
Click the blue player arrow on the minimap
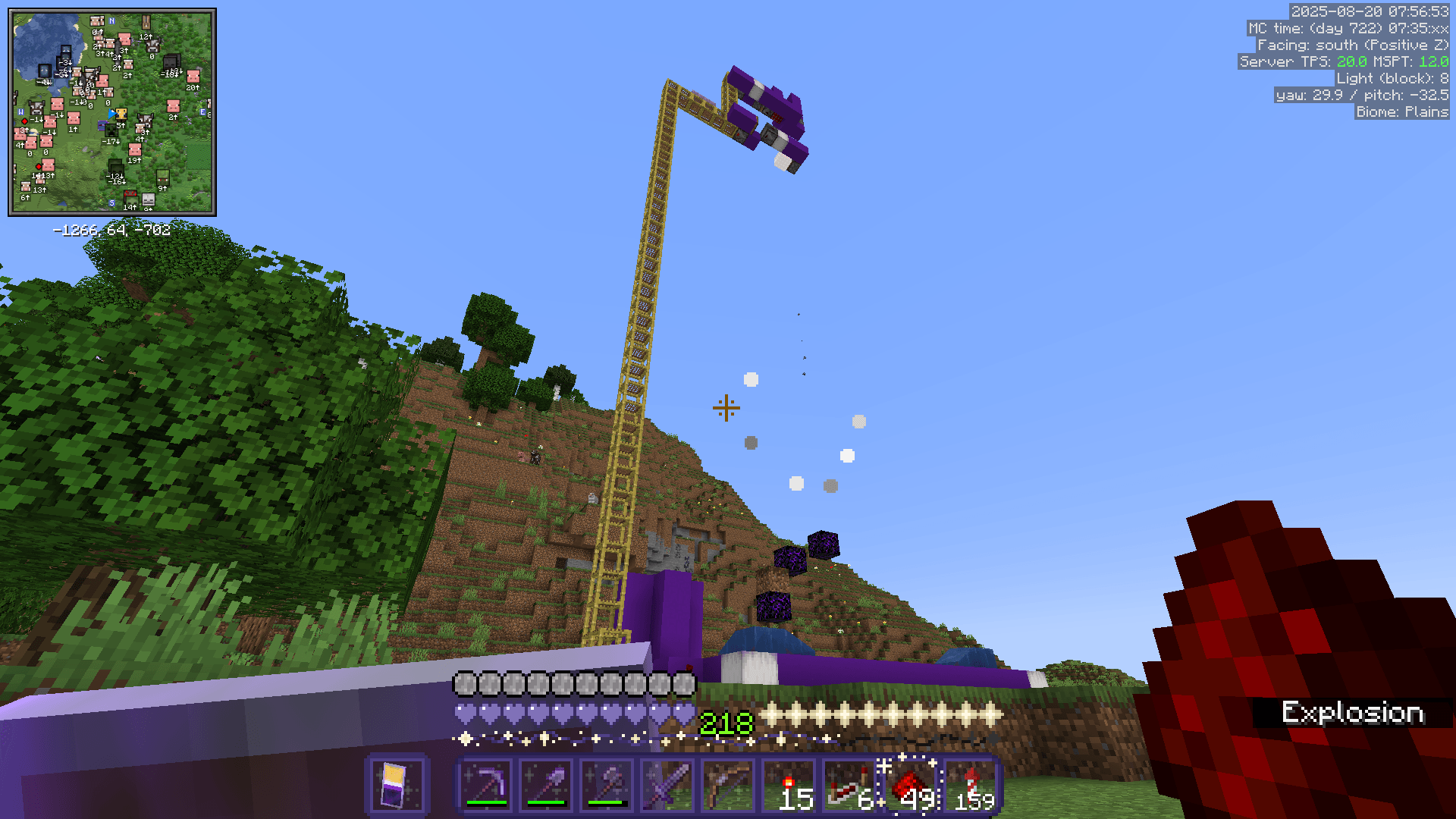[112, 114]
